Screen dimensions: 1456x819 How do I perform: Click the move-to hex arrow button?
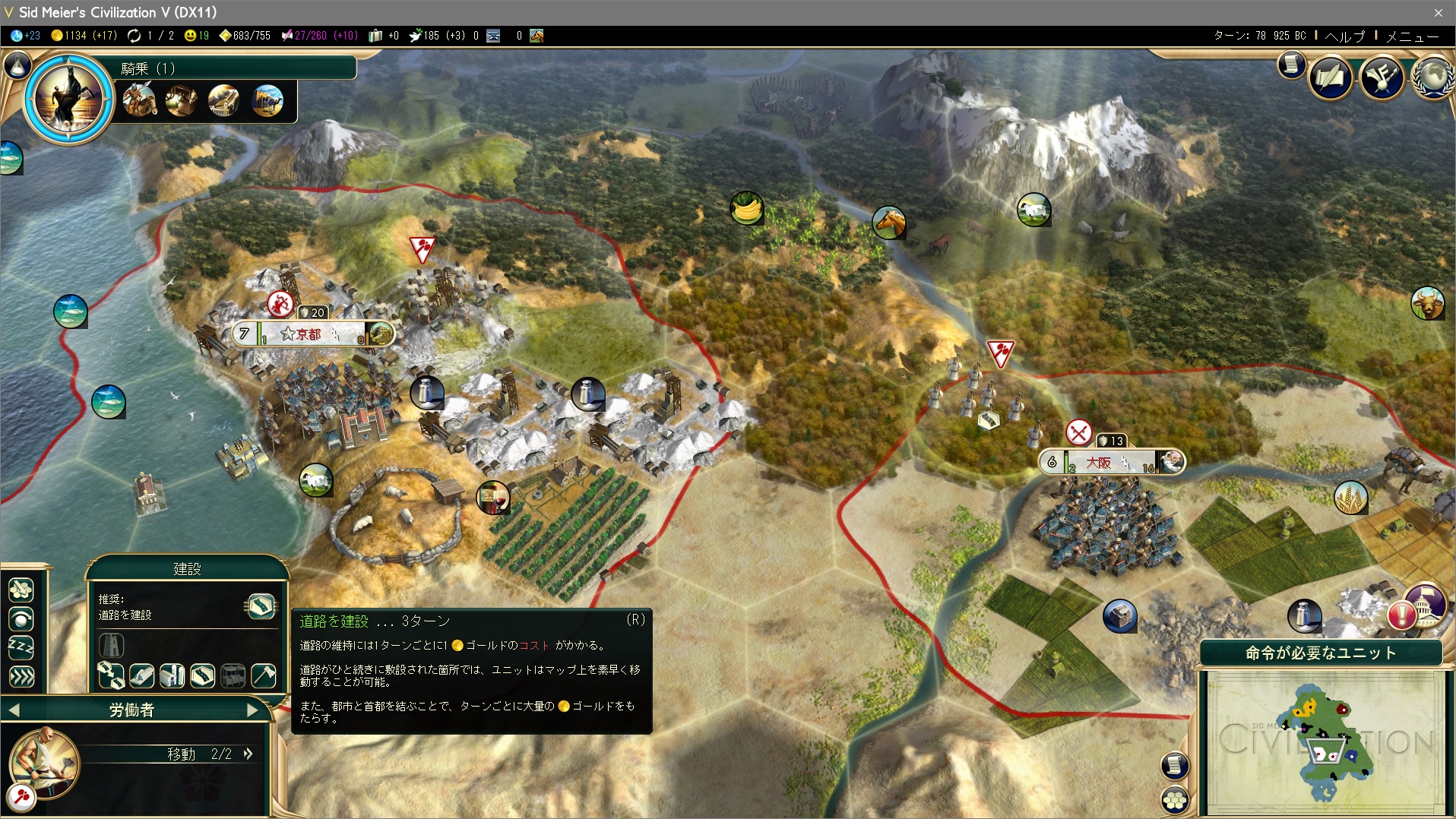point(21,590)
